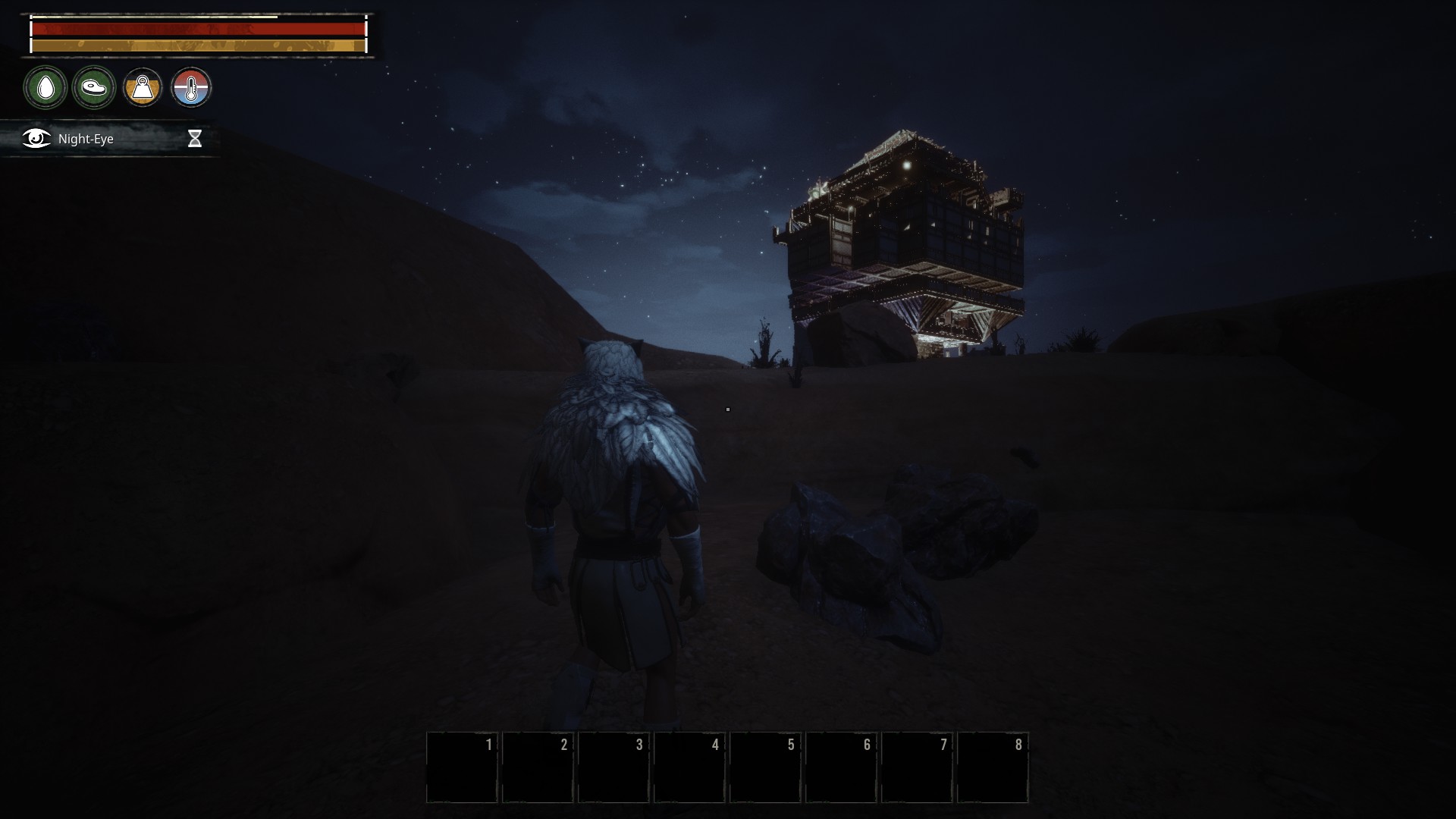
Task: Click the Night-Eye label text
Action: point(85,139)
